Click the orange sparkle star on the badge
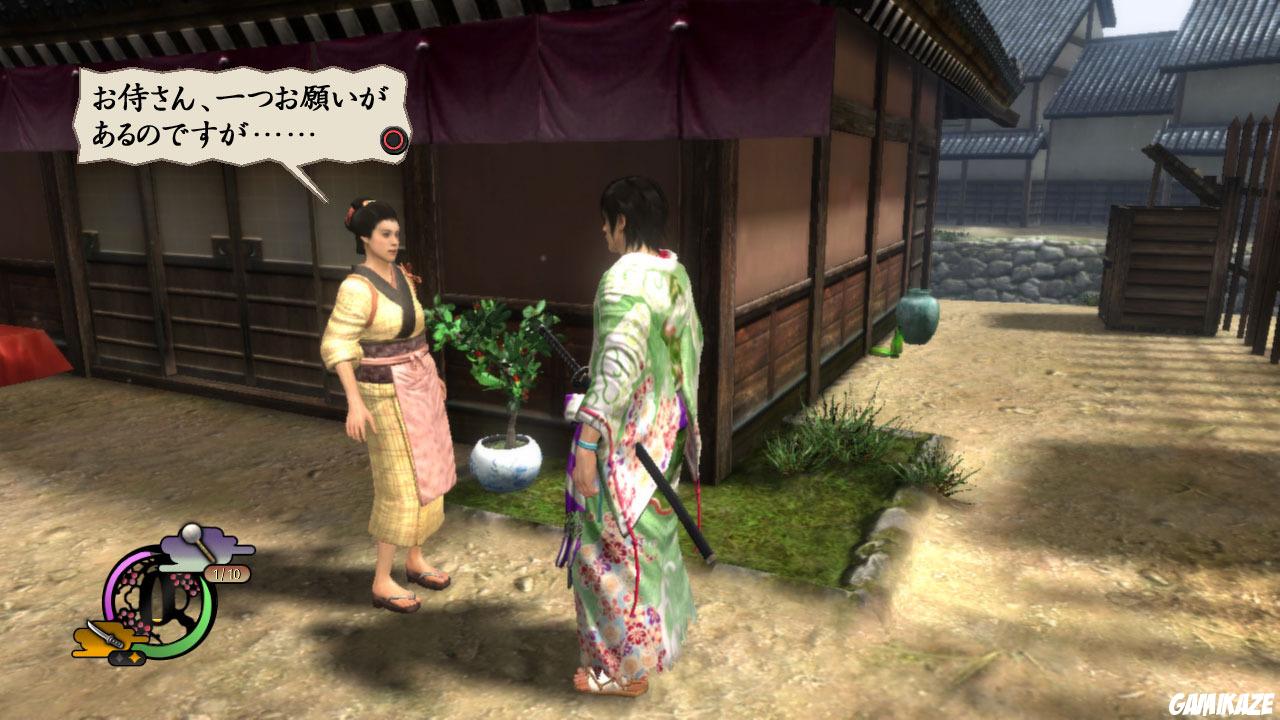 134,658
